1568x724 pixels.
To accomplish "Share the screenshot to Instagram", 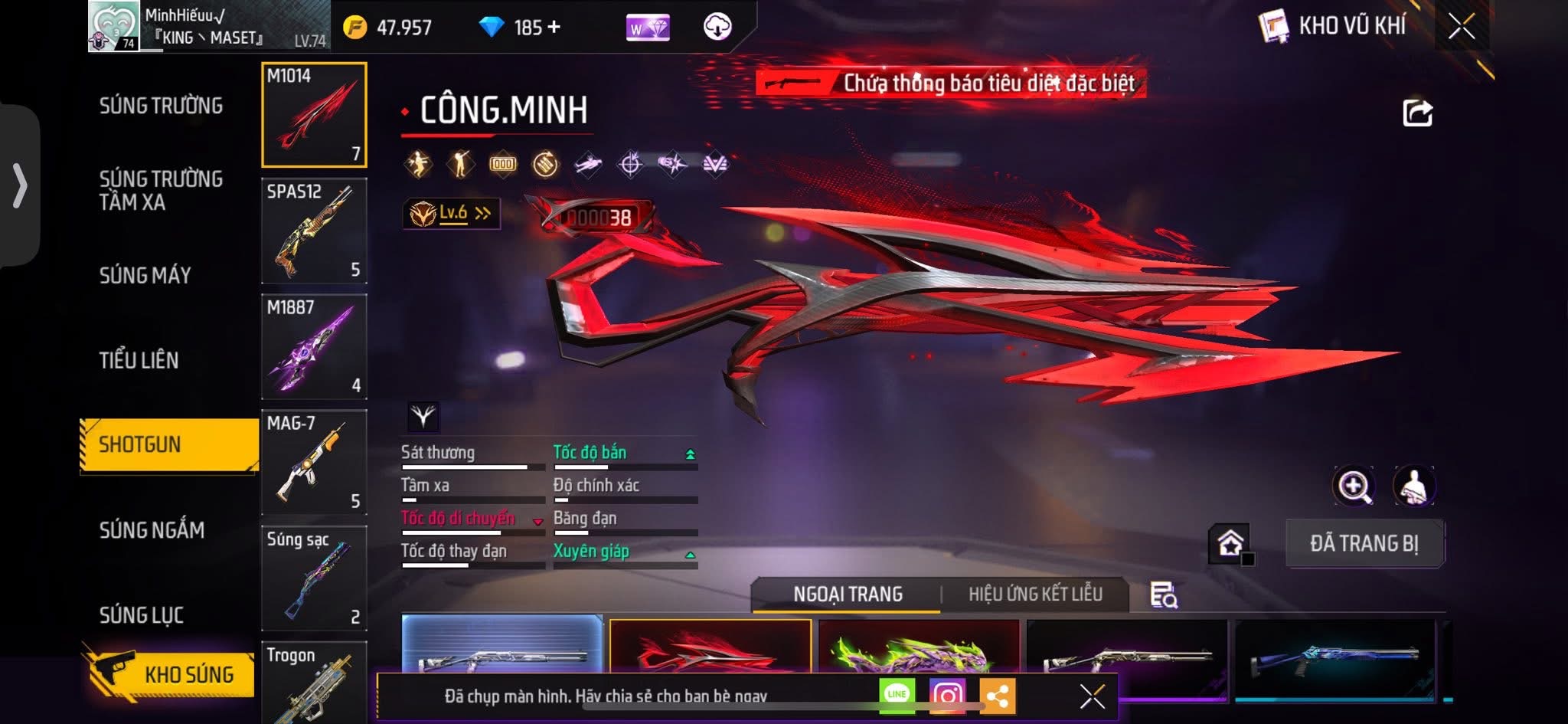I will tap(947, 695).
